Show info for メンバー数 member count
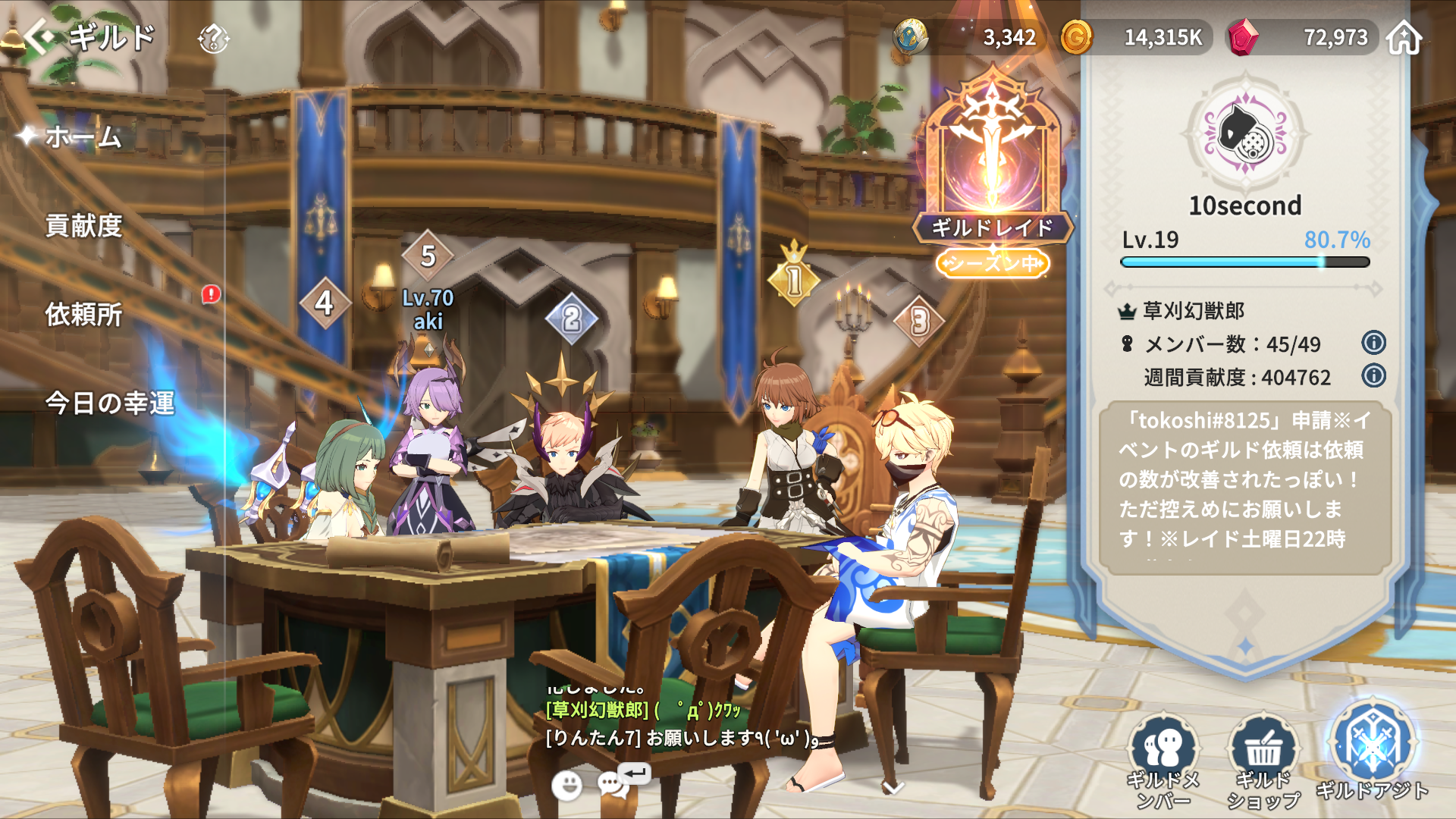 coord(1373,343)
